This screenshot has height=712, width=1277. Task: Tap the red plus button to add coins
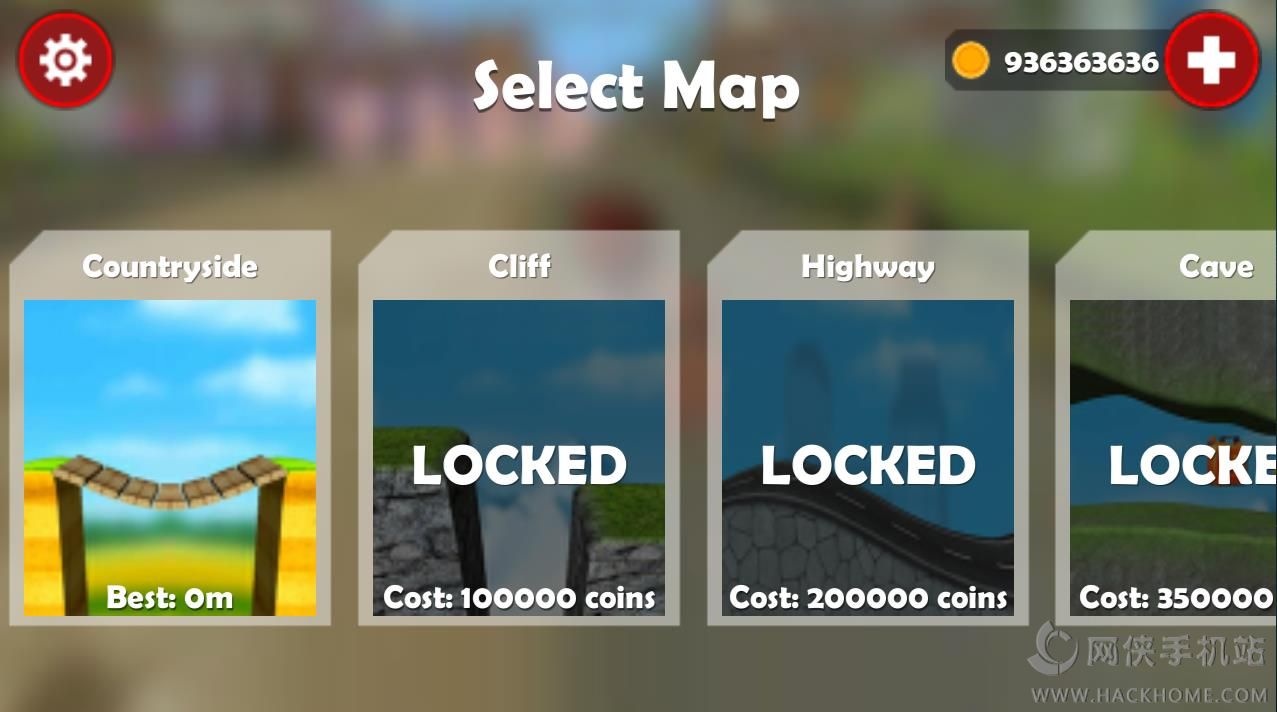coord(1211,61)
